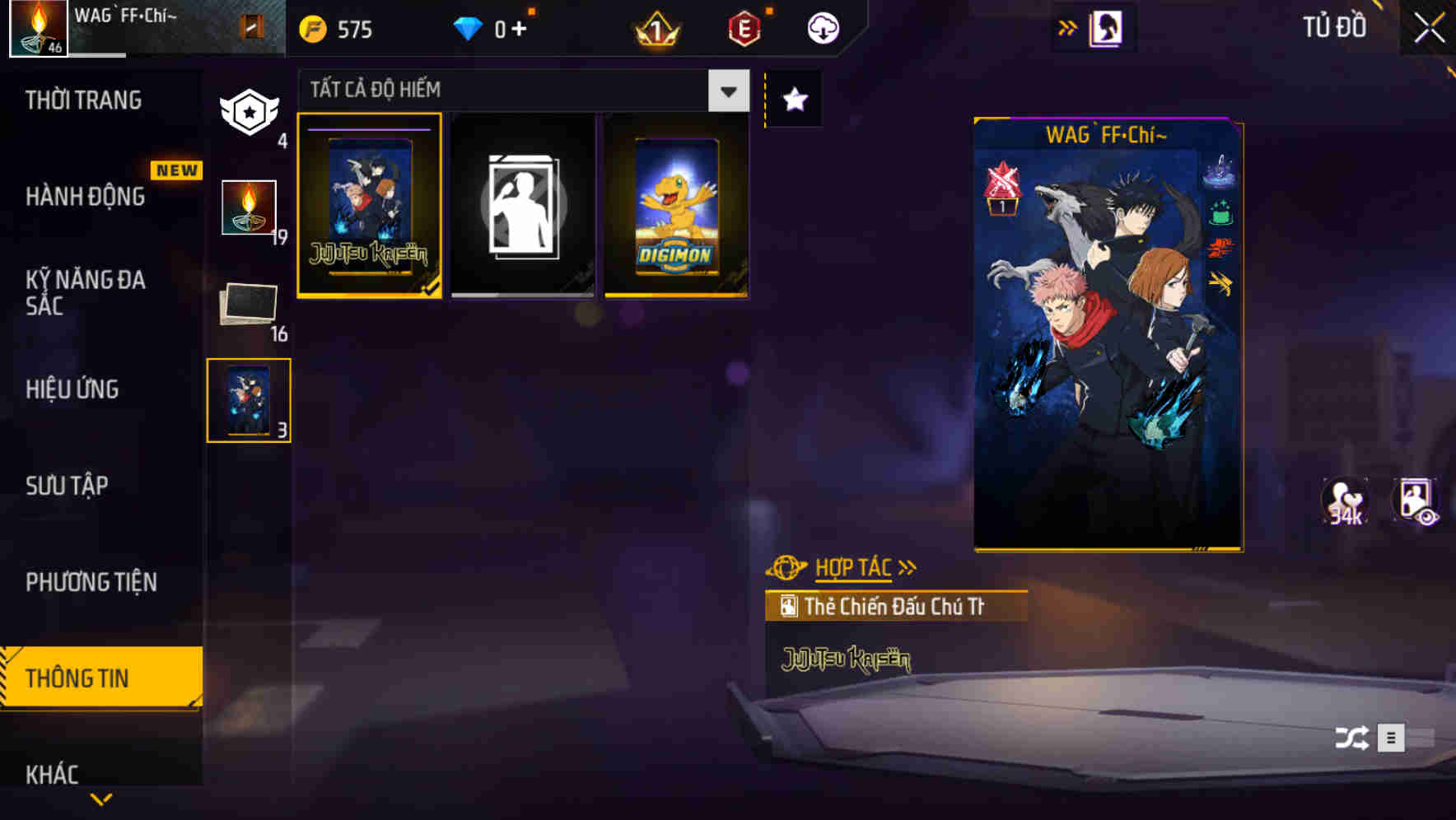The image size is (1456, 820).
Task: Toggle the star favorites filter
Action: [x=793, y=99]
